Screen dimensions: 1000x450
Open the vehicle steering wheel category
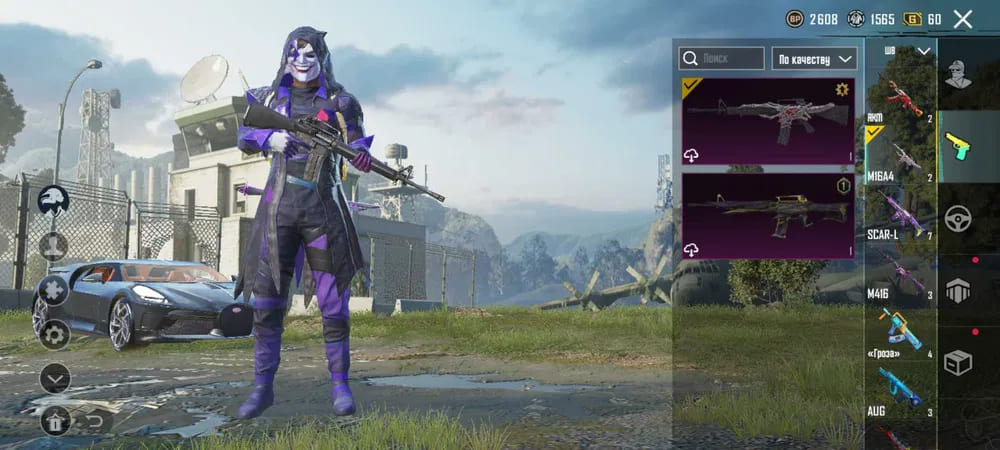point(958,218)
